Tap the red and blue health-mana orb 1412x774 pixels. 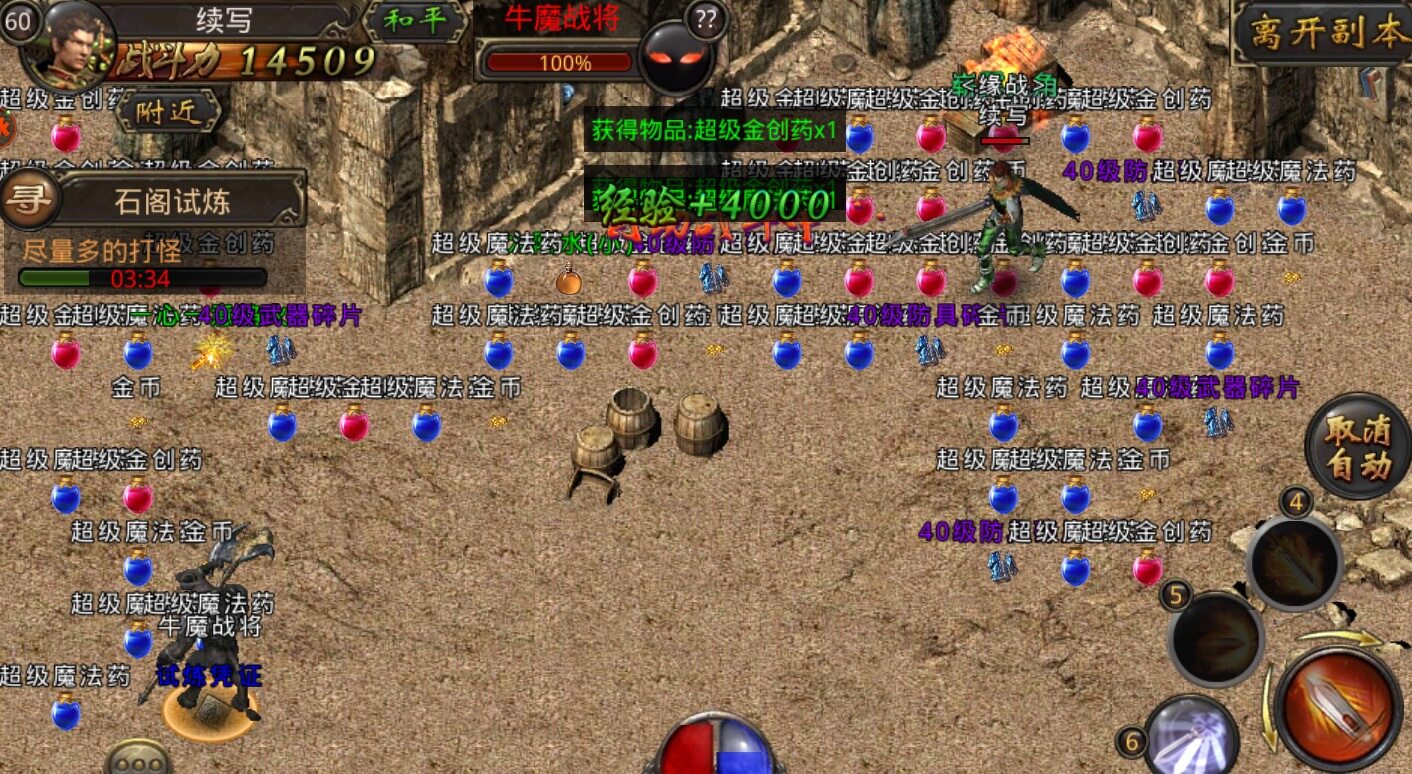(x=713, y=747)
